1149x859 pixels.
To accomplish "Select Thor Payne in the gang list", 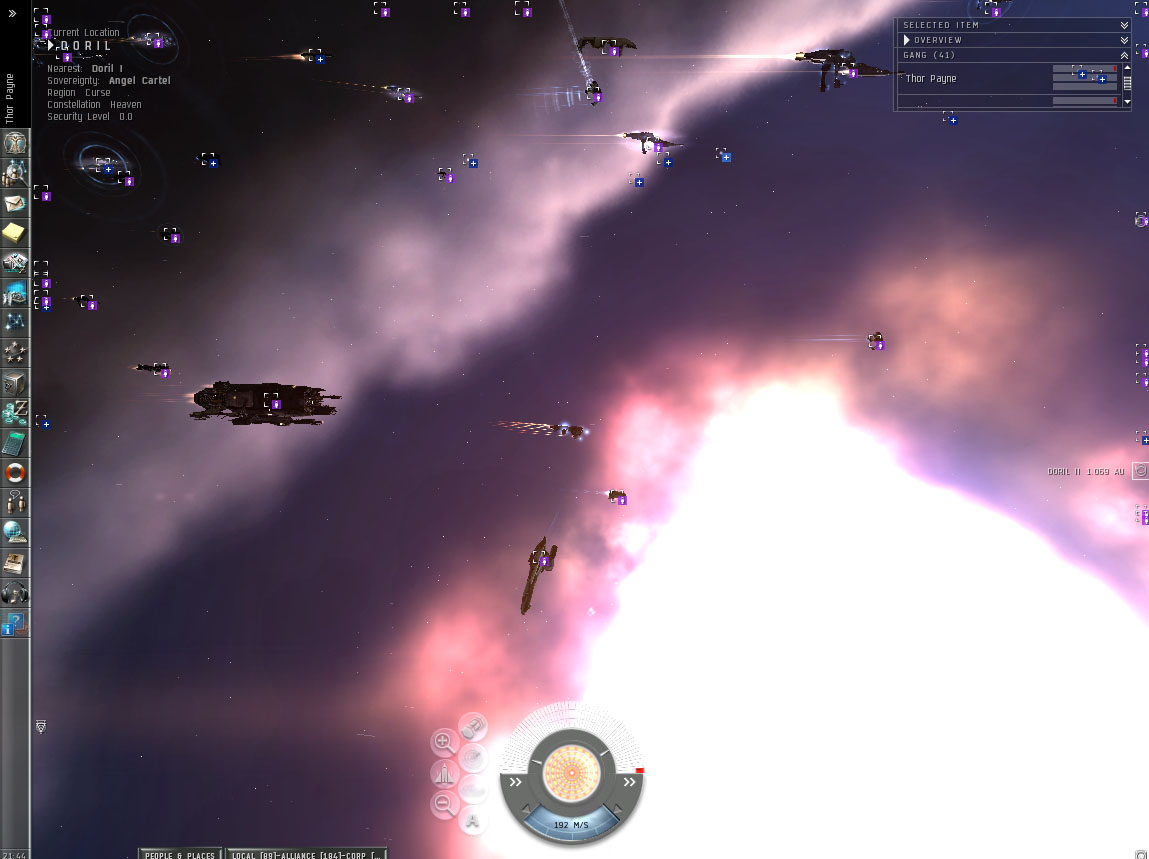I will tap(931, 79).
